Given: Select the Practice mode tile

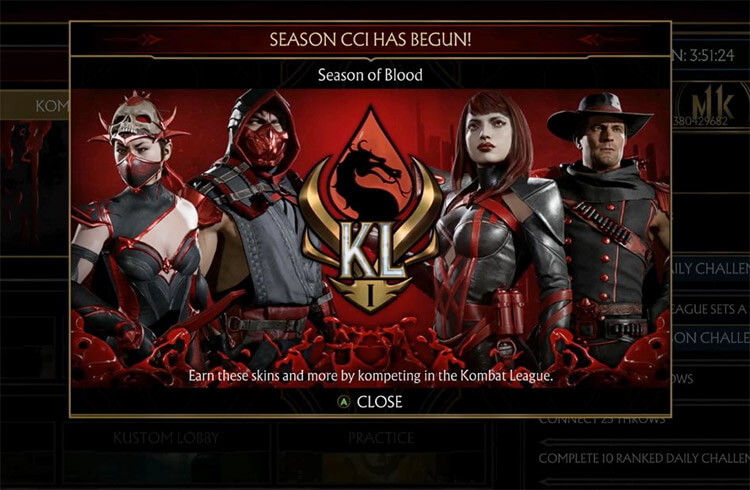Looking at the screenshot, I should tap(381, 439).
